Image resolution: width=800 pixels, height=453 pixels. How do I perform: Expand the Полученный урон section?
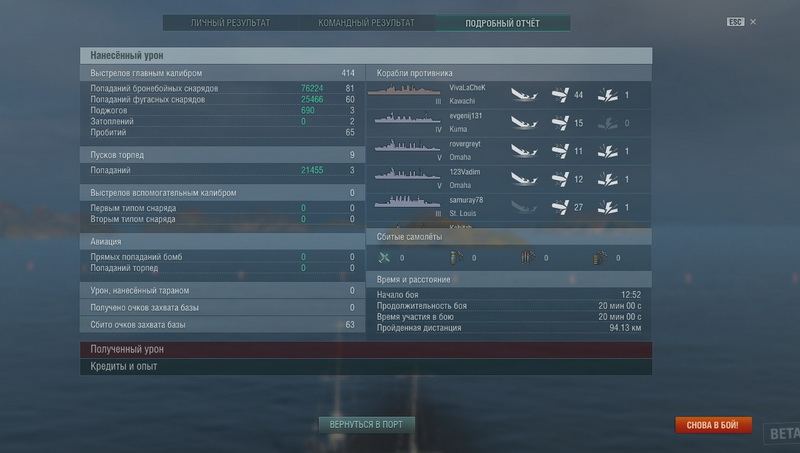click(365, 350)
